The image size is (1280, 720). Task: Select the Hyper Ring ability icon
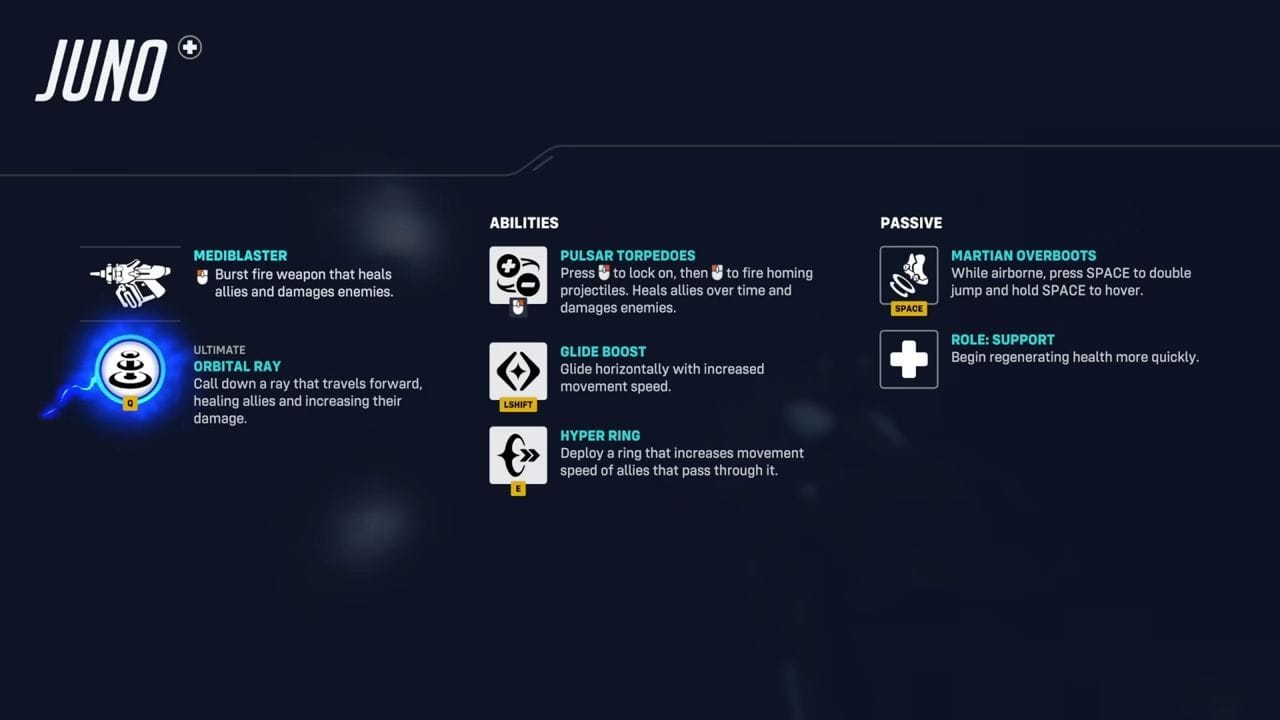click(517, 455)
